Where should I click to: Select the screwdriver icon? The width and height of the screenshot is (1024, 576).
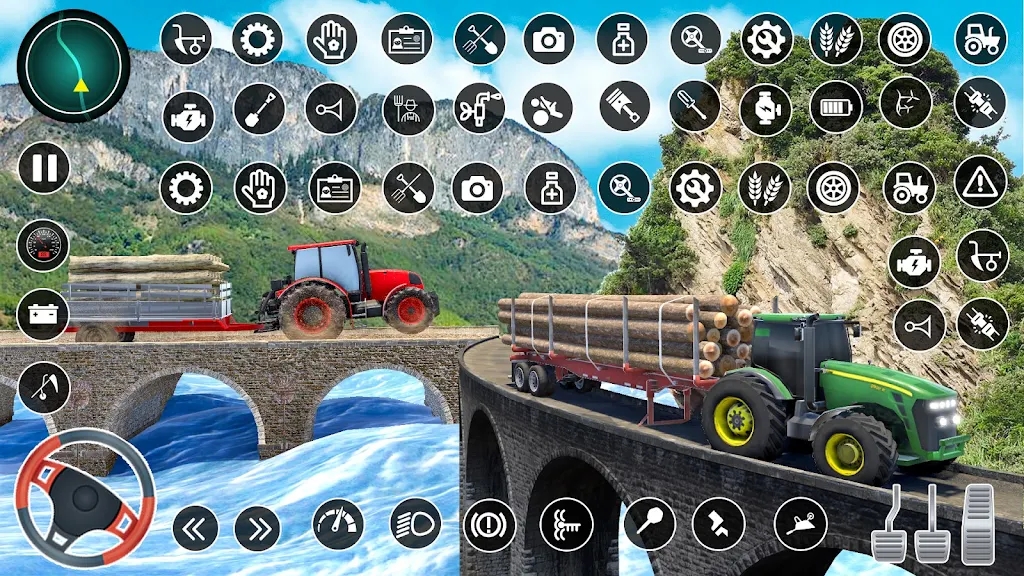[x=694, y=107]
